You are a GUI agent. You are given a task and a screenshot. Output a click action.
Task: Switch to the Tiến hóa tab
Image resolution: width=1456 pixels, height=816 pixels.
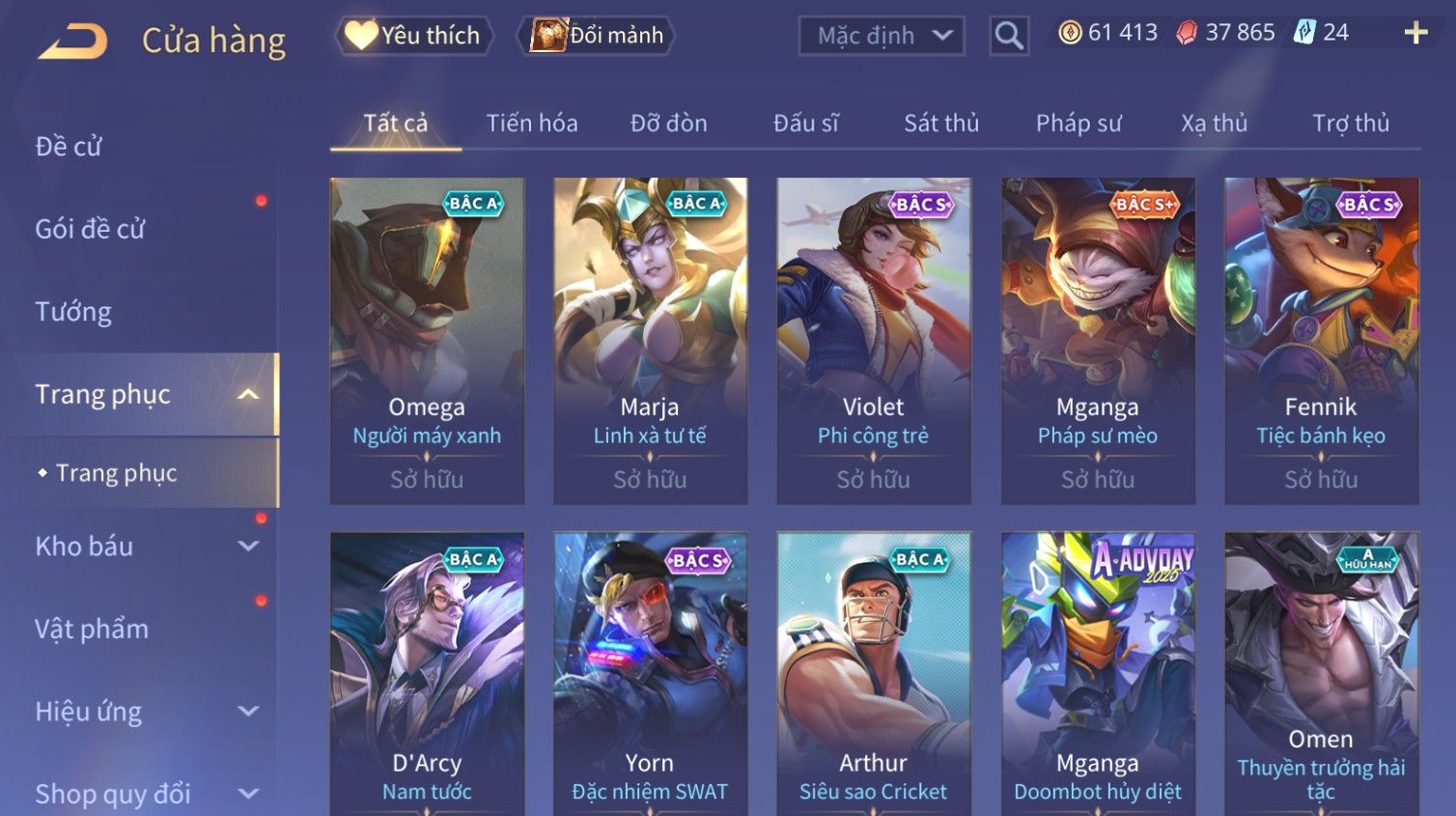pos(532,124)
